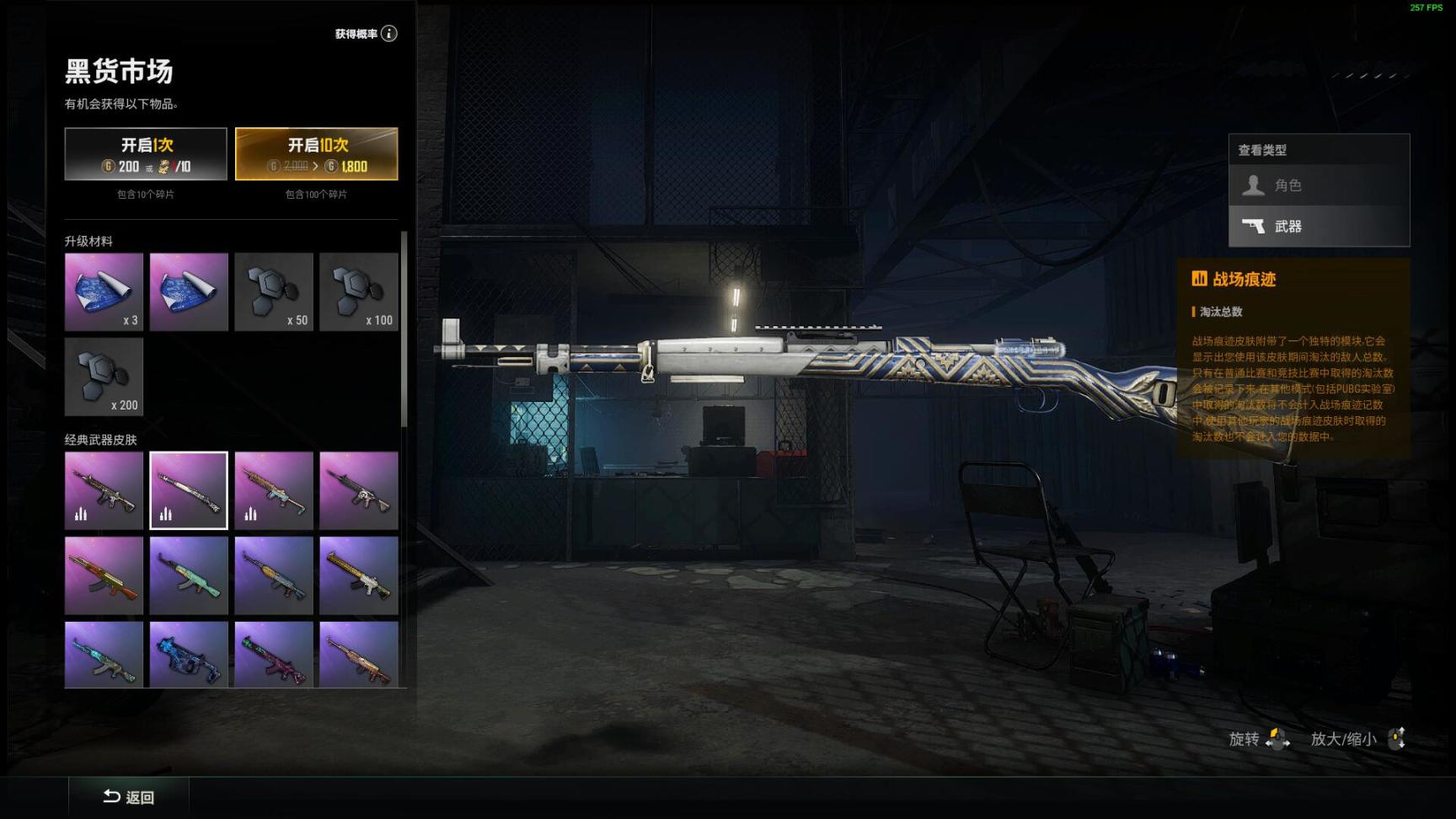Viewport: 1456px width, 819px height.
Task: Switch to the 角色 view type tab
Action: pos(1319,185)
